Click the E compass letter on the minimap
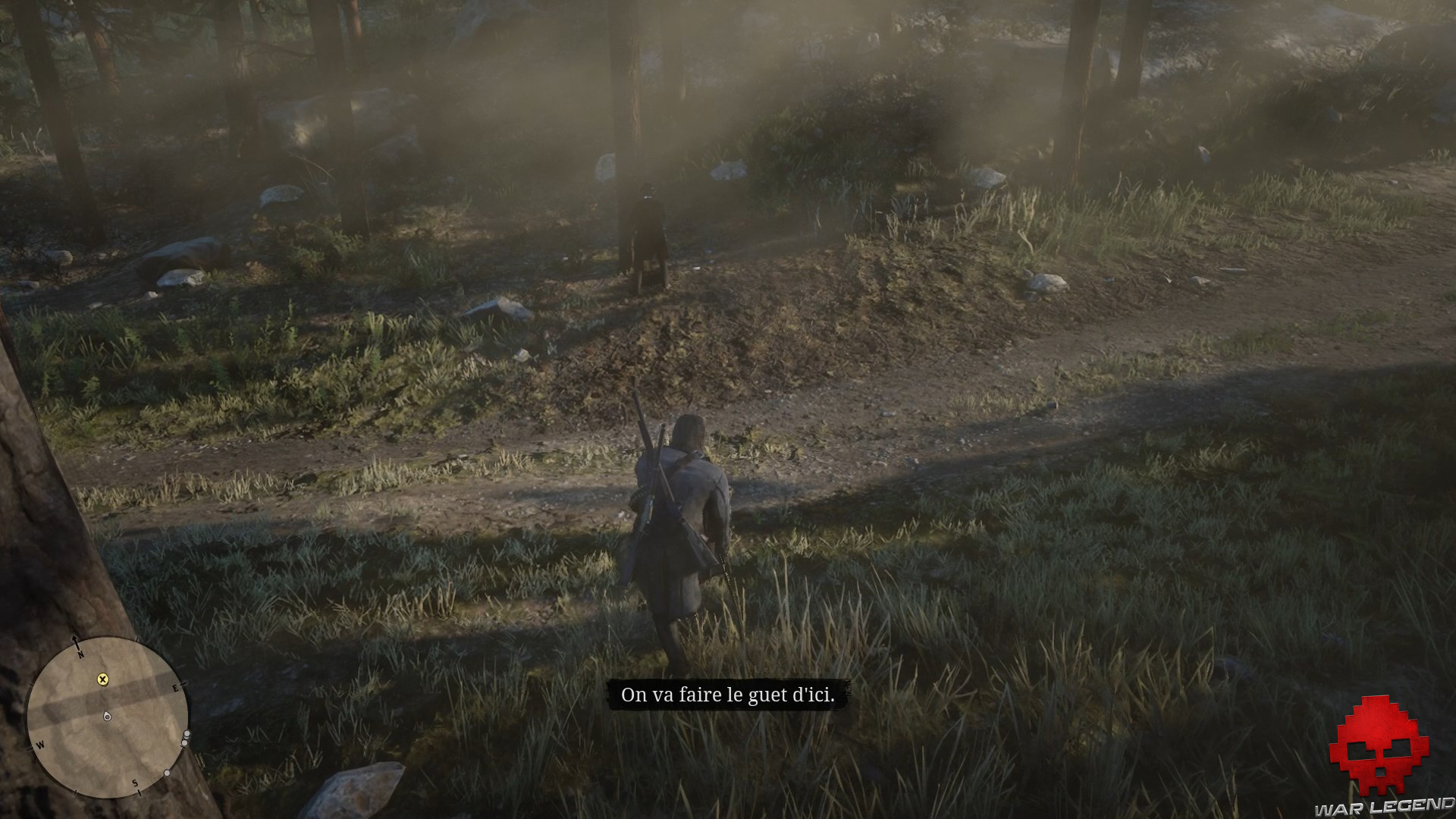 point(175,687)
